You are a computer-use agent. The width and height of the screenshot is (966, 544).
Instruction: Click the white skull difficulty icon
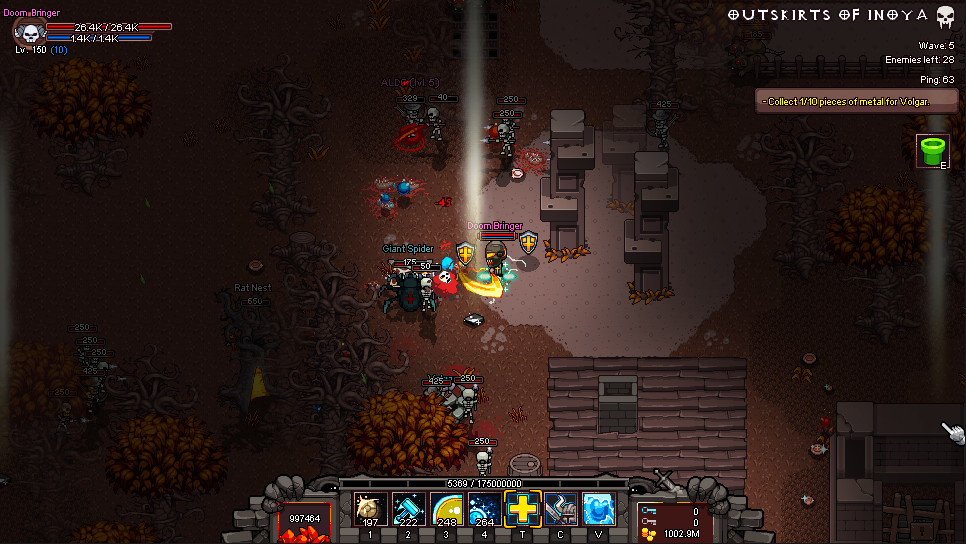[x=945, y=16]
